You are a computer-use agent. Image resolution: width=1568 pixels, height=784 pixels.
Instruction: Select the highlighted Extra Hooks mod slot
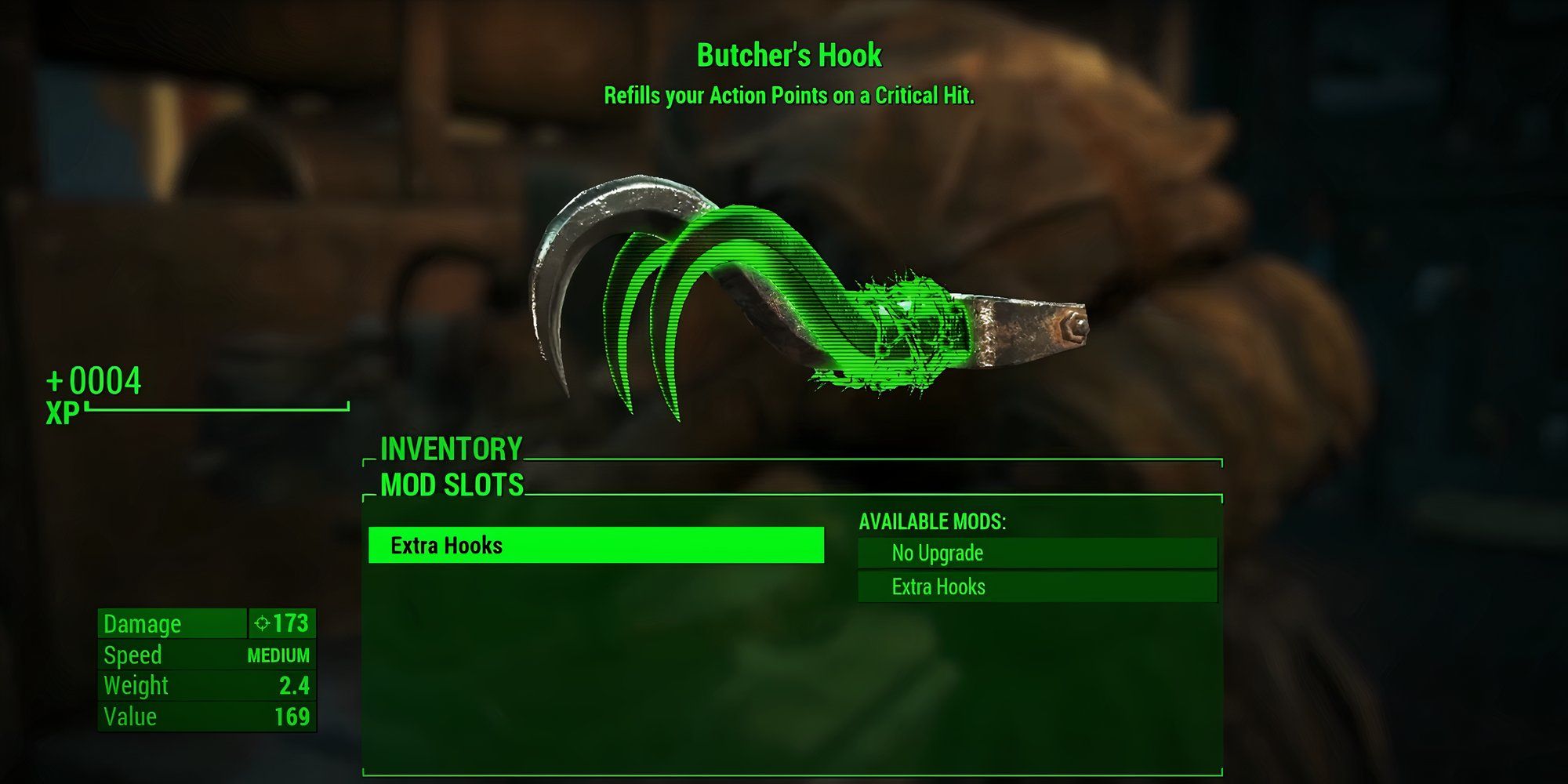pyautogui.click(x=596, y=546)
